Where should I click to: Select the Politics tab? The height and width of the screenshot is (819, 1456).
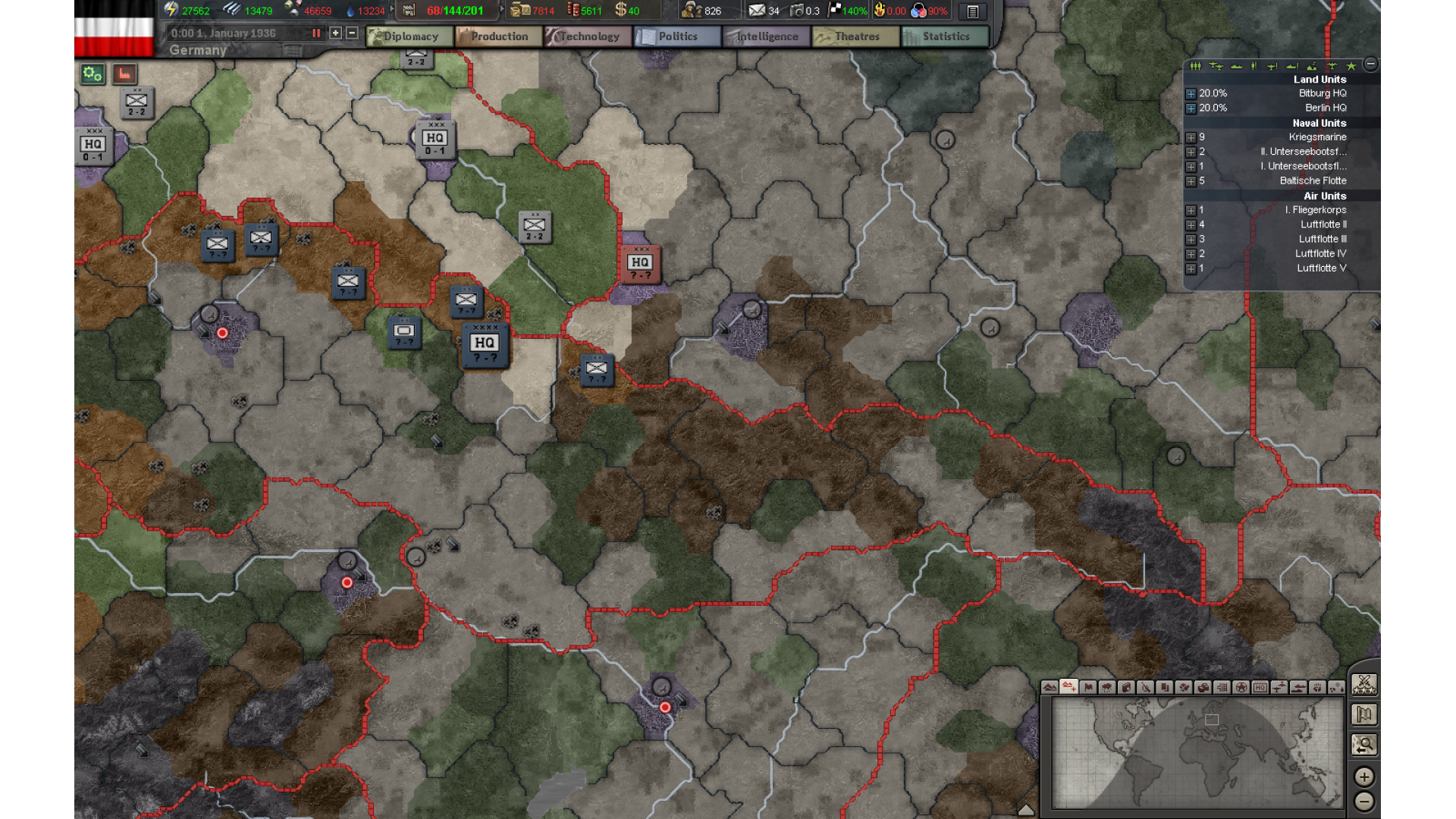[x=677, y=36]
